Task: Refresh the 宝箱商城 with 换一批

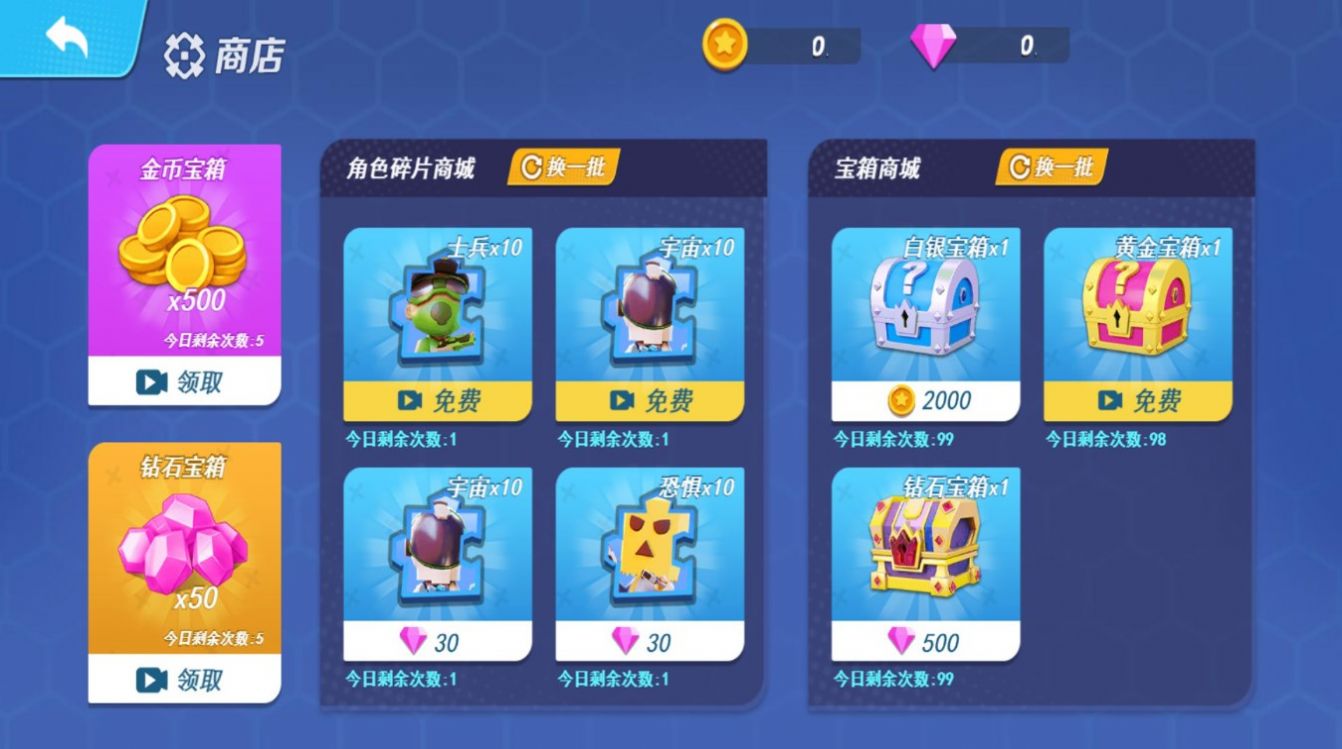Action: click(1051, 167)
